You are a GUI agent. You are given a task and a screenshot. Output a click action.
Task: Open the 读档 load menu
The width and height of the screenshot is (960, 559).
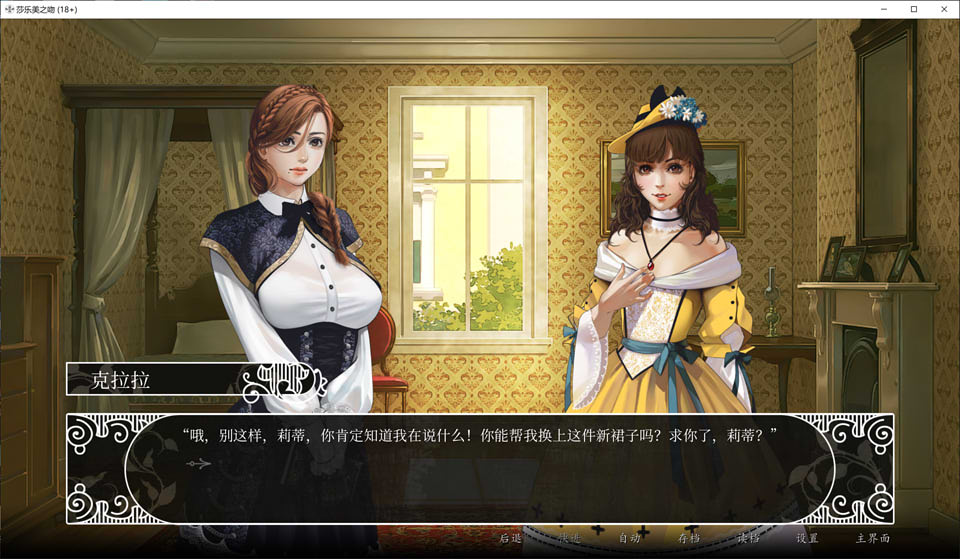(x=748, y=538)
